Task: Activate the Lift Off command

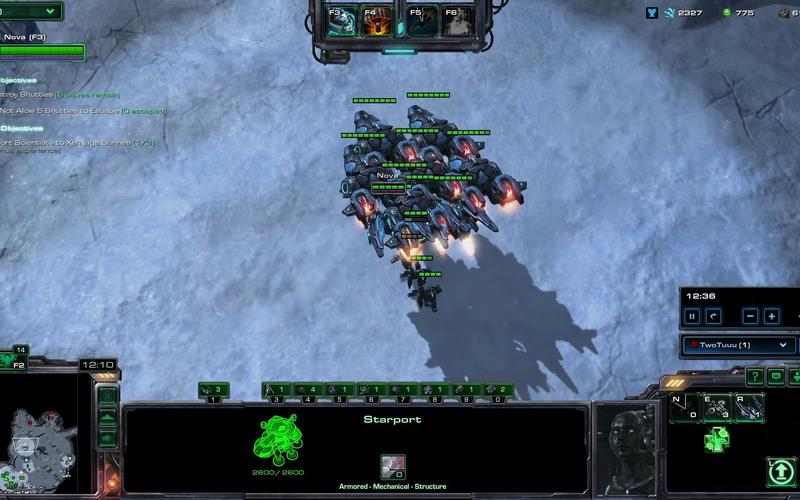Action: point(780,470)
